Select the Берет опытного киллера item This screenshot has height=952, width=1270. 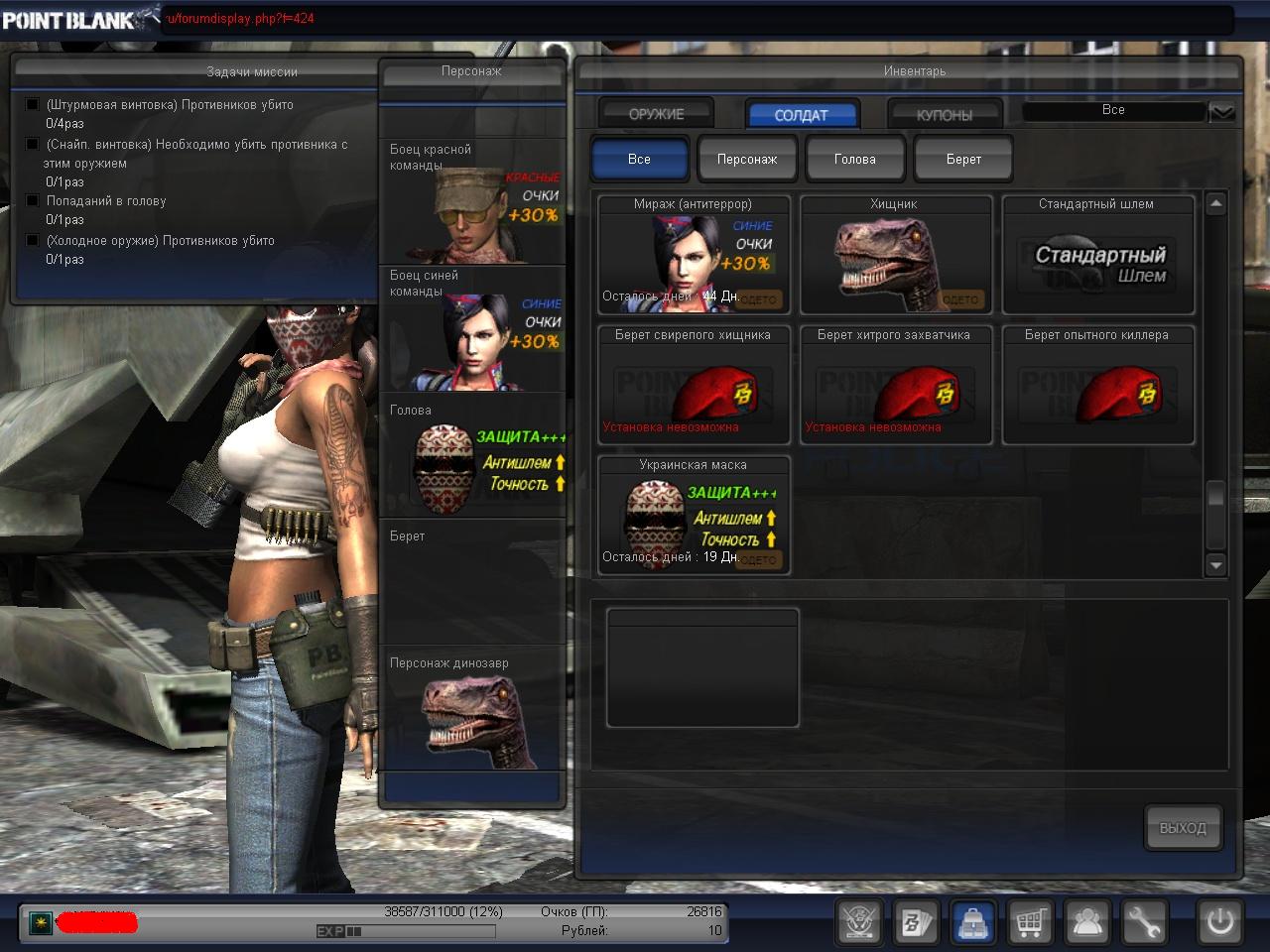click(x=1097, y=385)
